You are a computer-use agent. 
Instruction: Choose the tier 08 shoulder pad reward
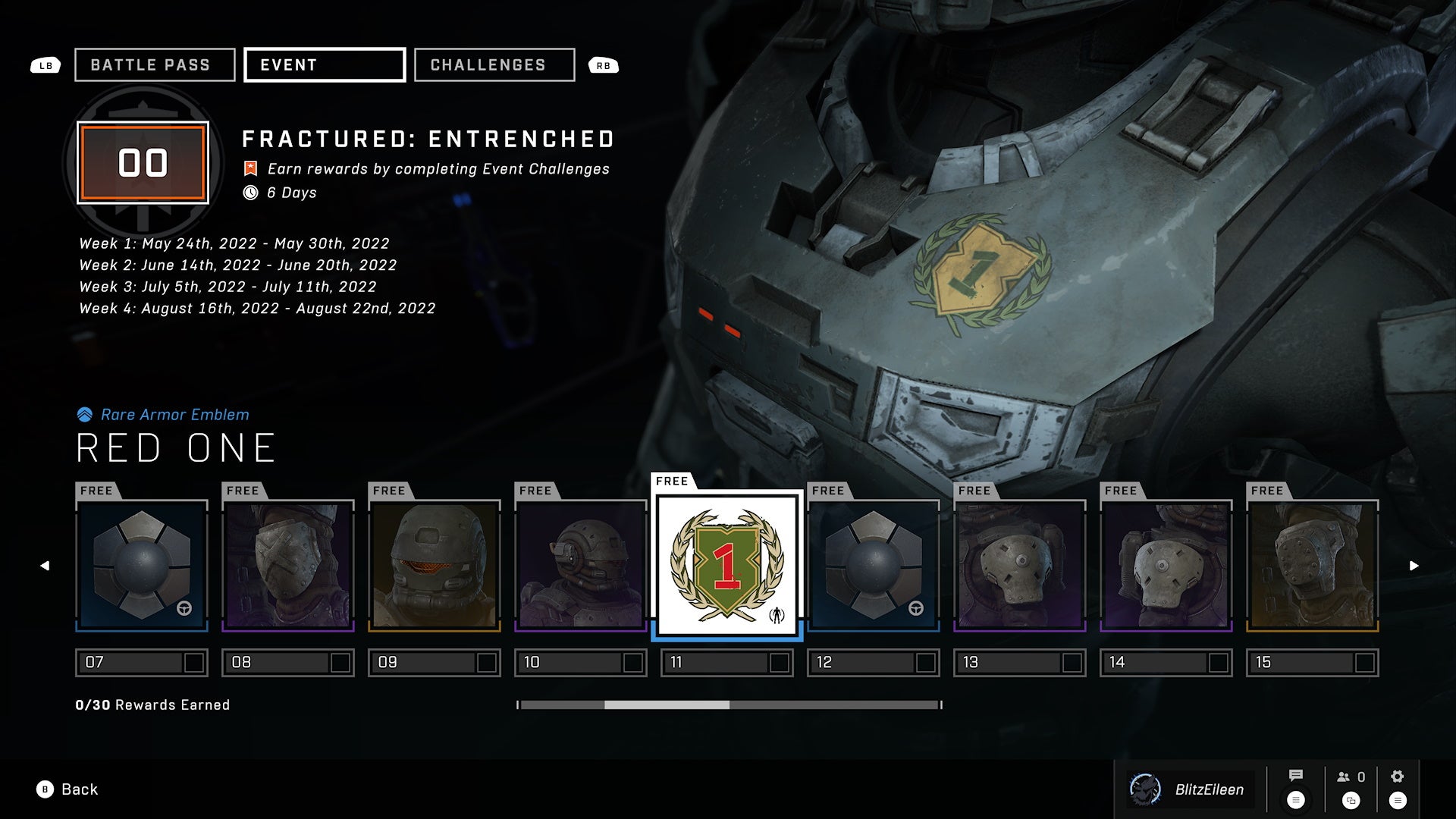(x=288, y=565)
